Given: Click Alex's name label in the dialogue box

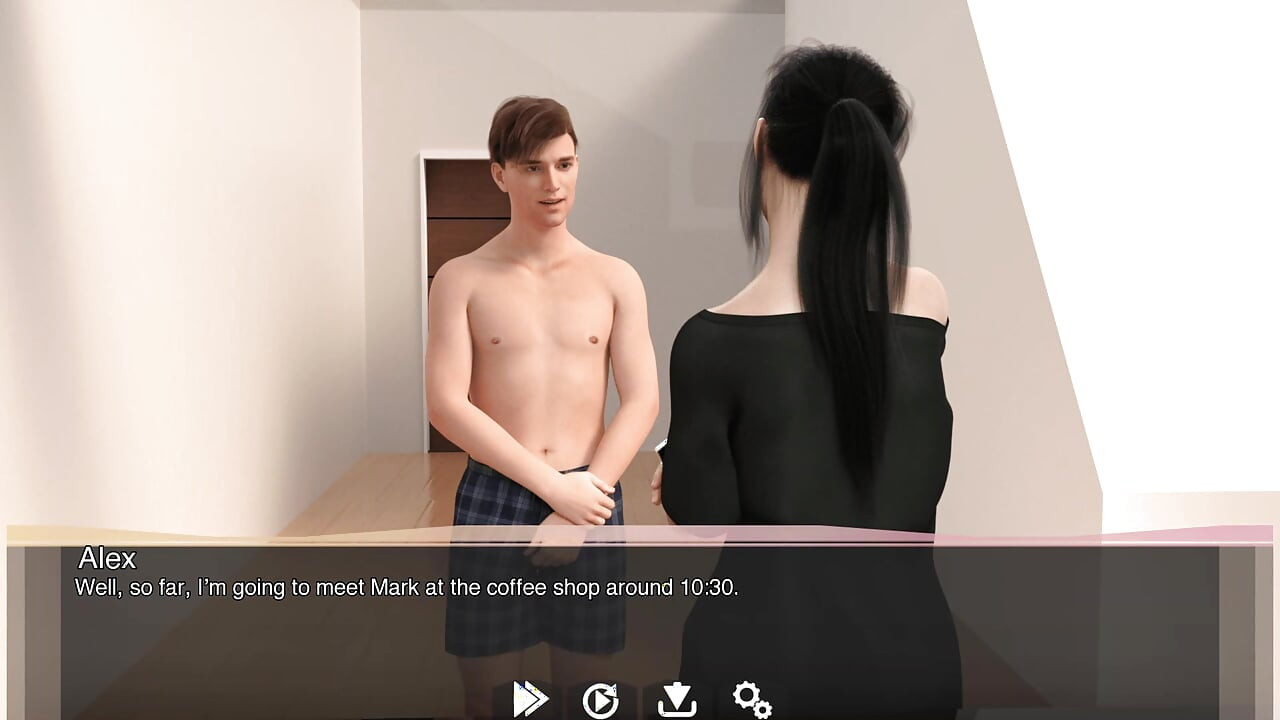Looking at the screenshot, I should [104, 561].
